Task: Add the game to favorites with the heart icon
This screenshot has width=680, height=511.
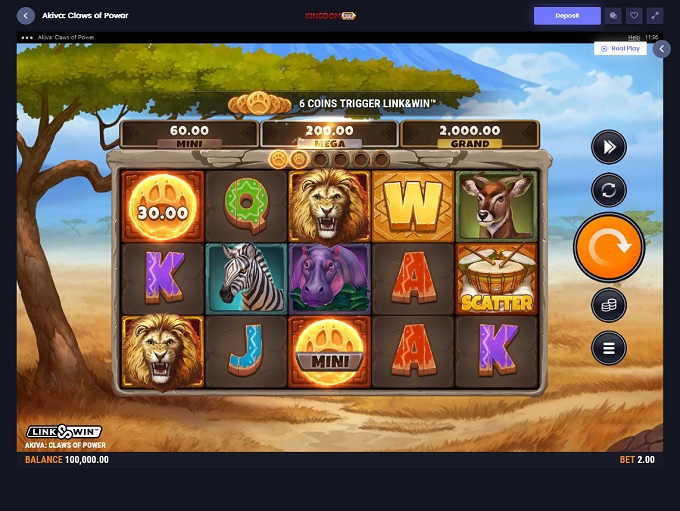Action: click(634, 16)
